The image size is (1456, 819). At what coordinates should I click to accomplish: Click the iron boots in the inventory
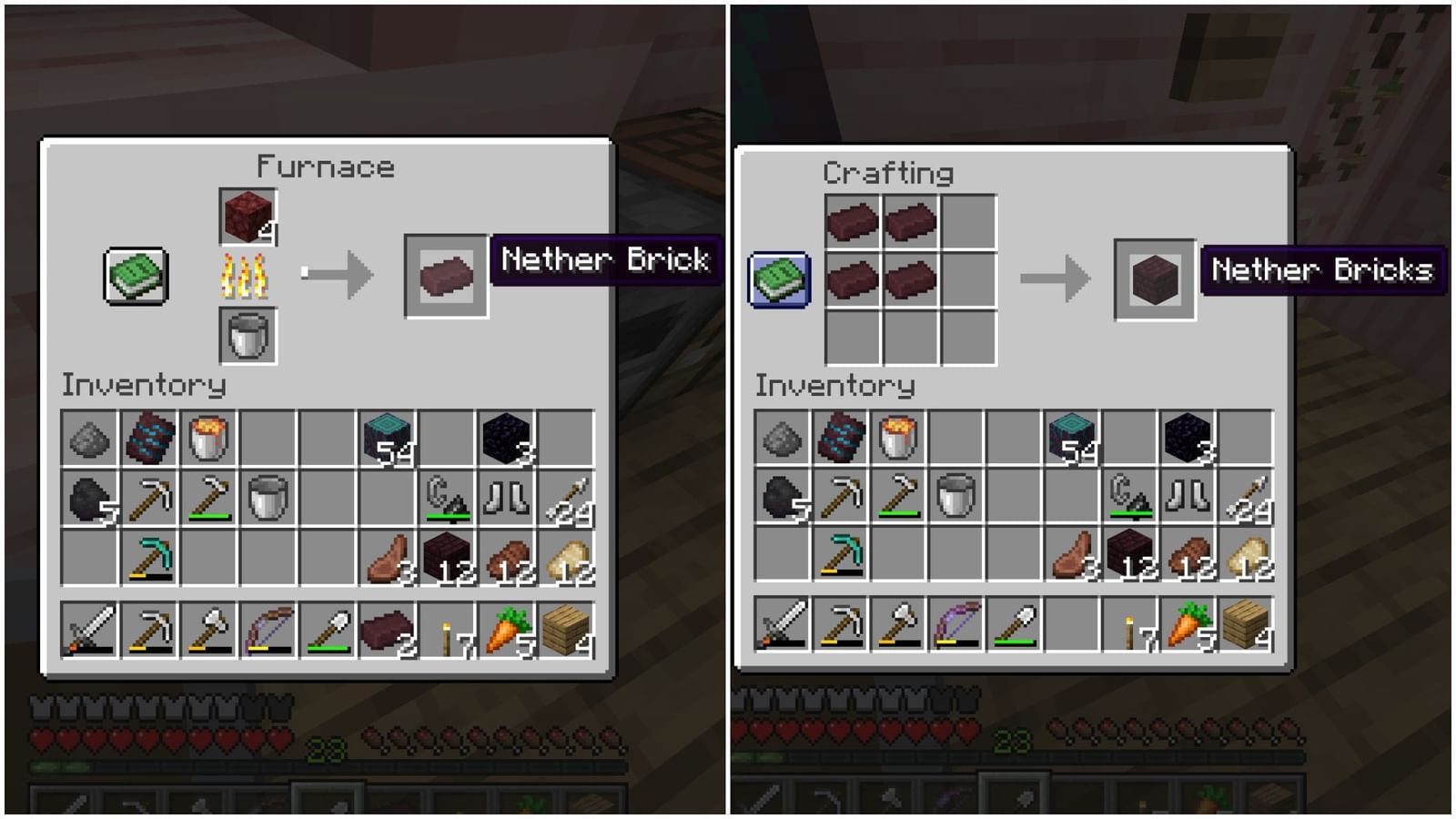tap(504, 498)
